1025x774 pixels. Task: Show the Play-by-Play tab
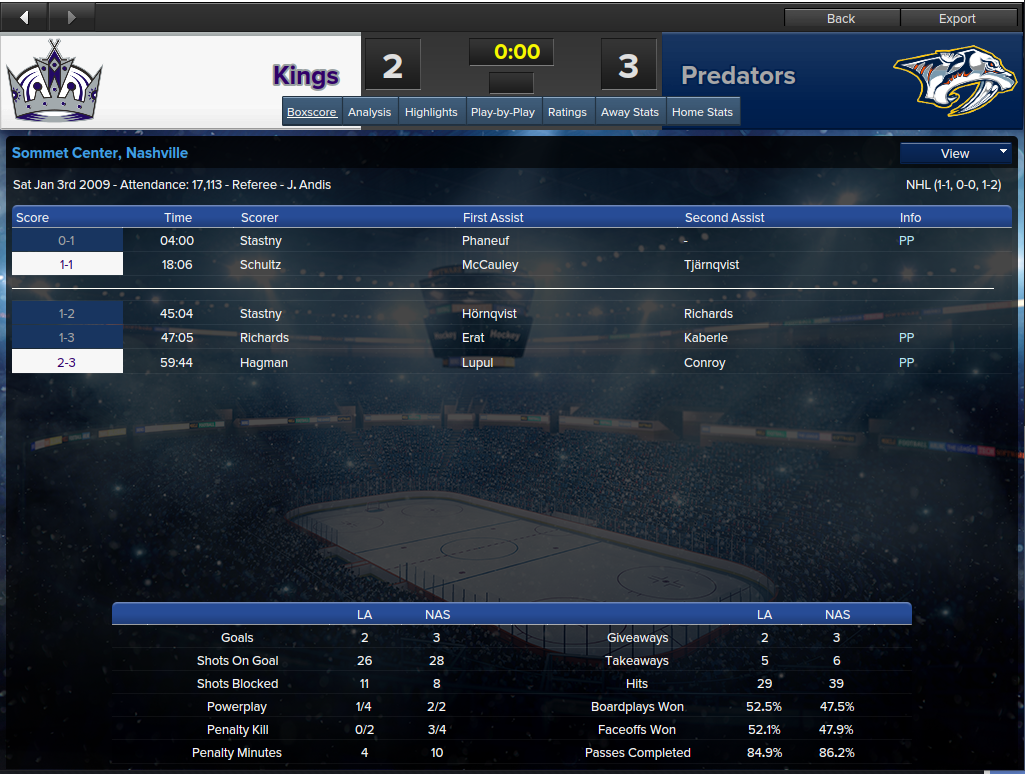tap(502, 112)
